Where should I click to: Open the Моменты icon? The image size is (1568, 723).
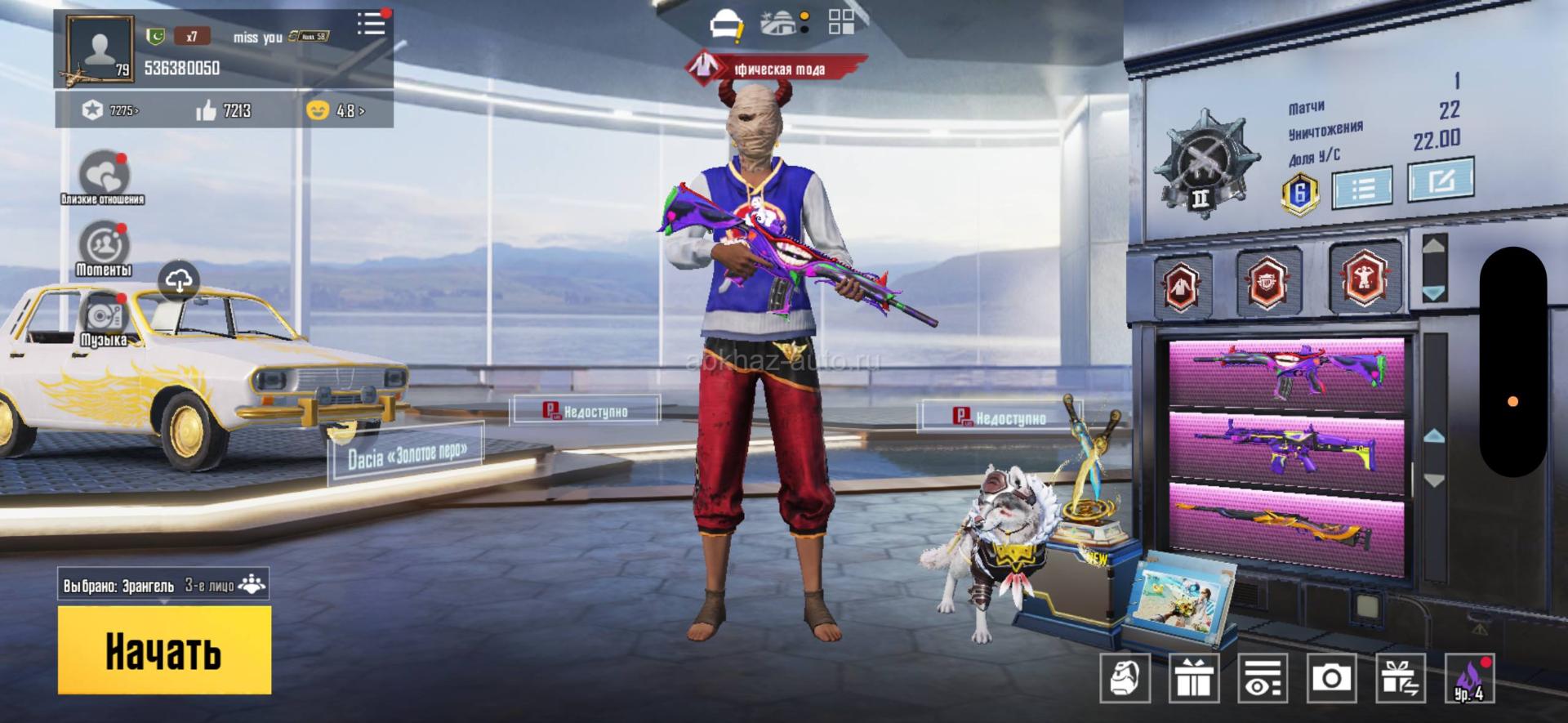pyautogui.click(x=104, y=245)
